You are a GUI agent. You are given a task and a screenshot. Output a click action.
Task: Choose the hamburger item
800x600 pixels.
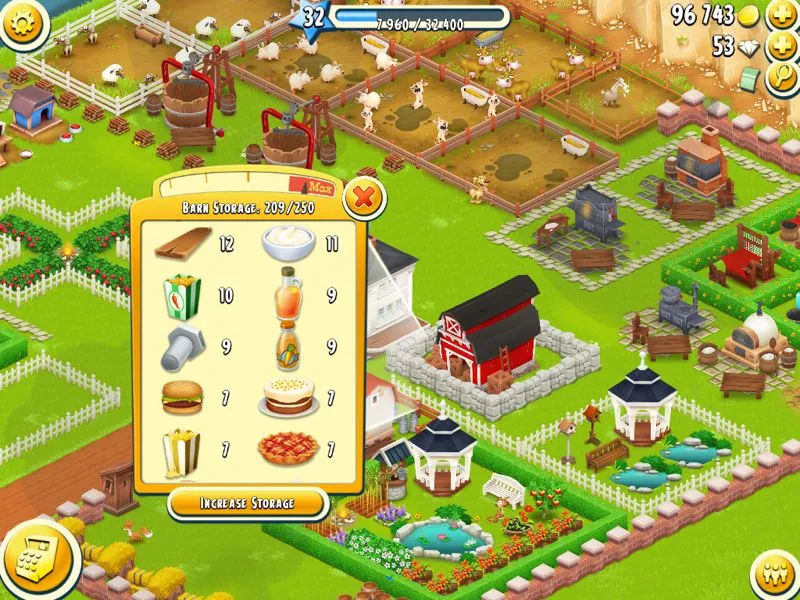tap(181, 399)
